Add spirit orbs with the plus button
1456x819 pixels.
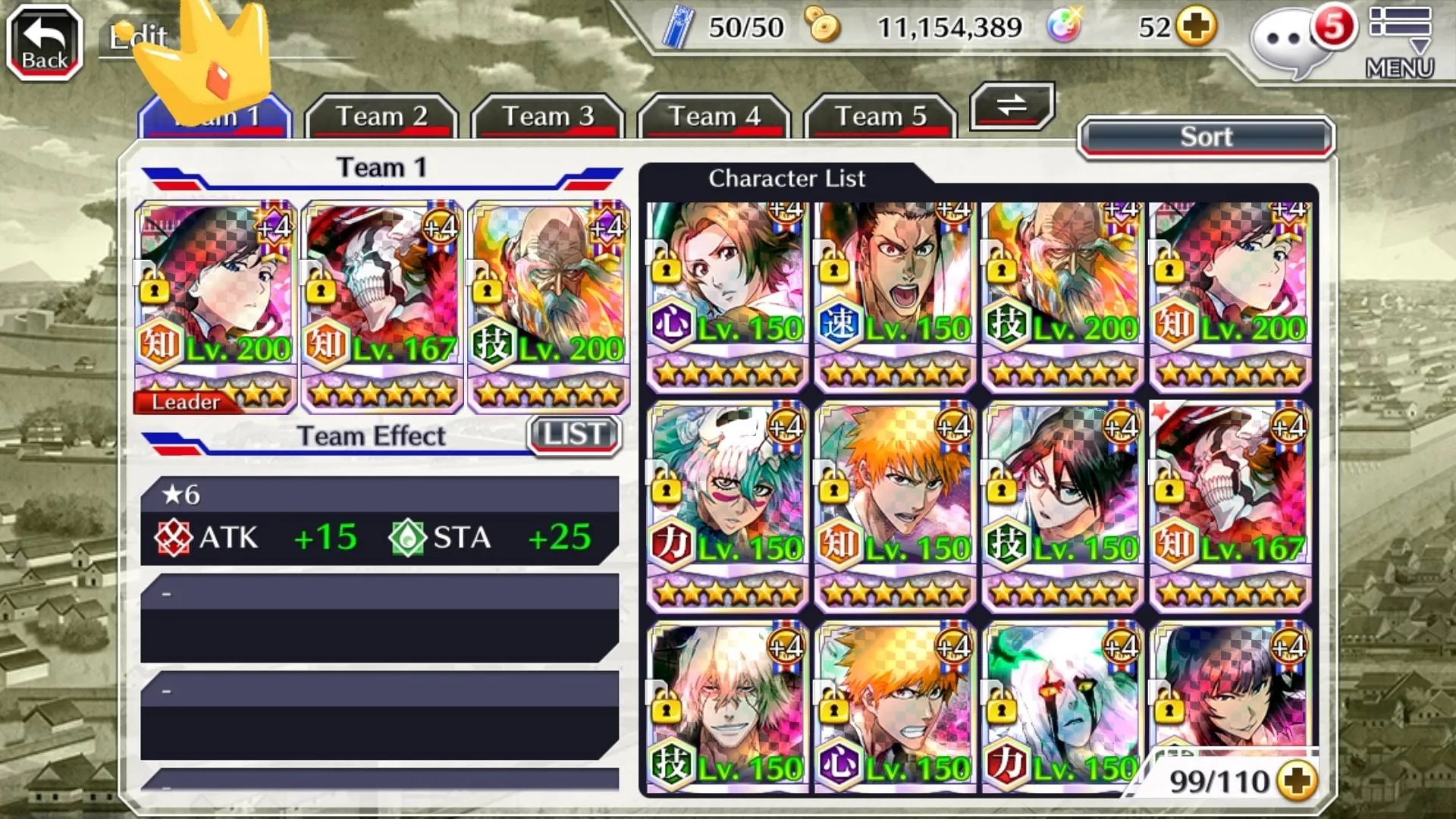(1197, 27)
